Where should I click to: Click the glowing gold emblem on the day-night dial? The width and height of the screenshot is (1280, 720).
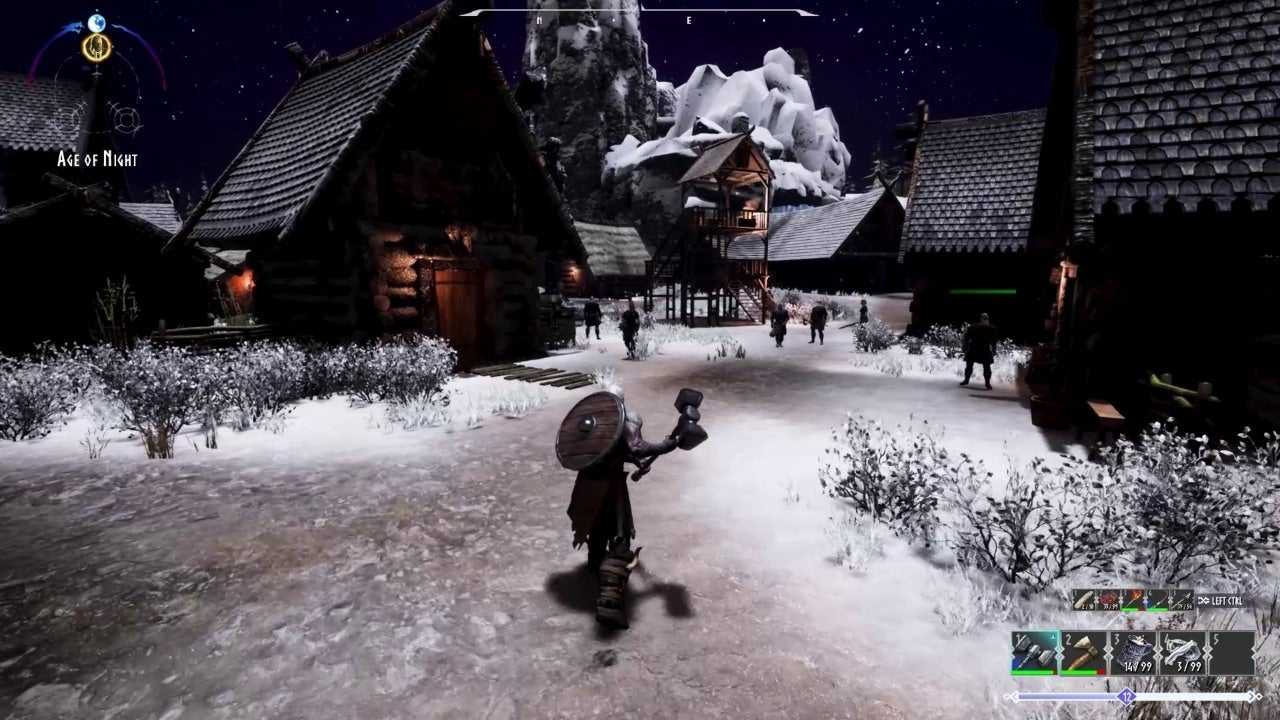[x=97, y=47]
